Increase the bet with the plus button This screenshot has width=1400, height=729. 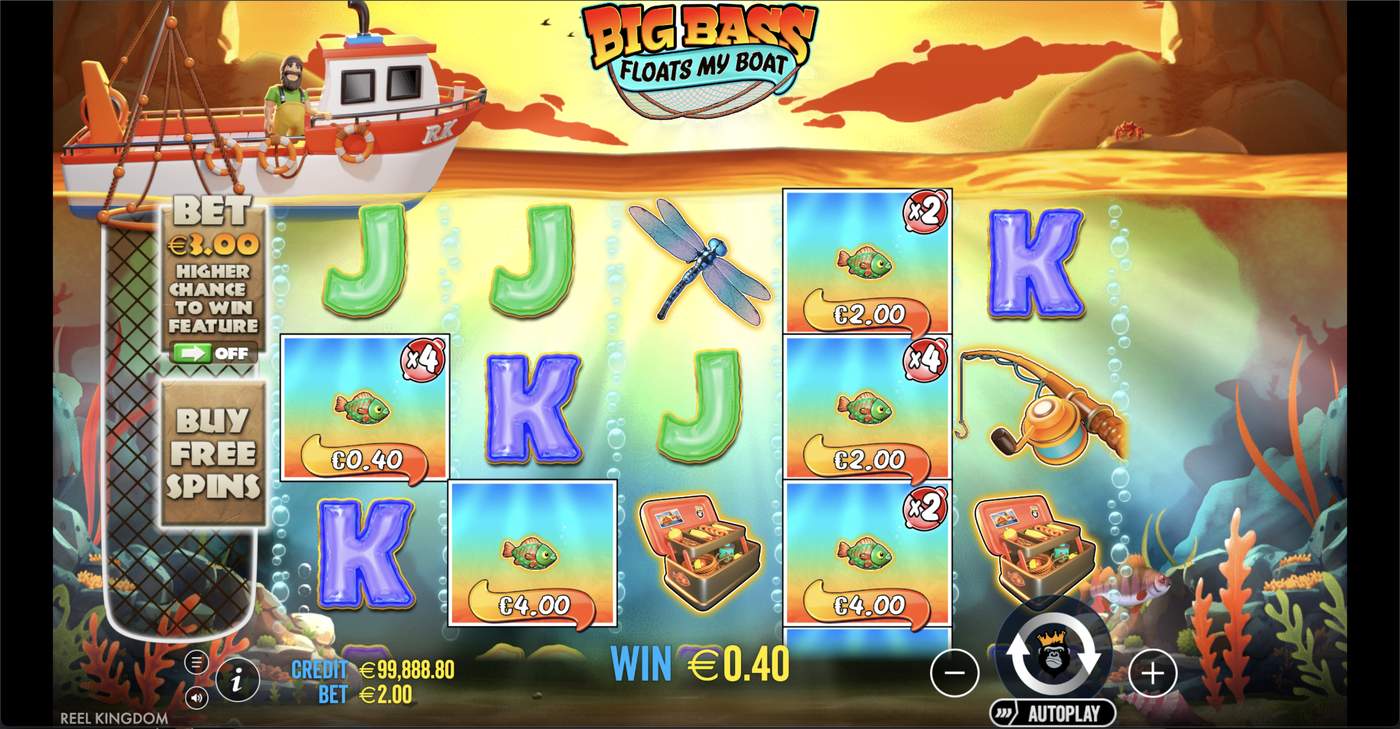tap(1152, 674)
